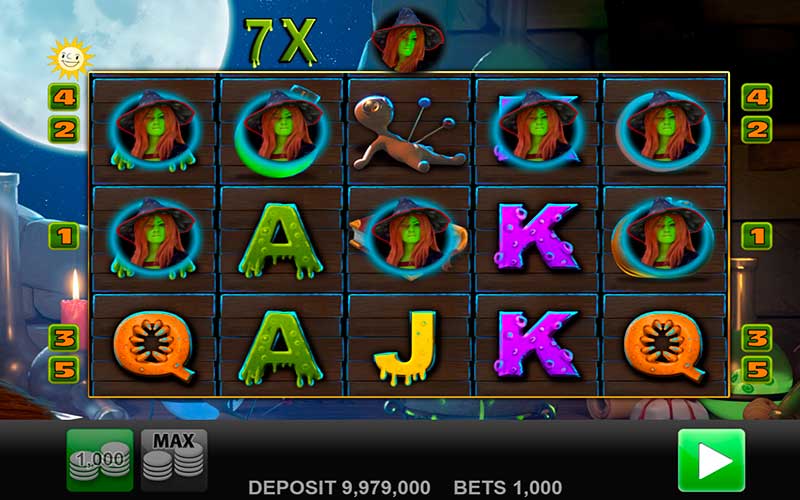Screen dimensions: 800x500
Task: Select the 1,000 coin bet button
Action: 100,460
